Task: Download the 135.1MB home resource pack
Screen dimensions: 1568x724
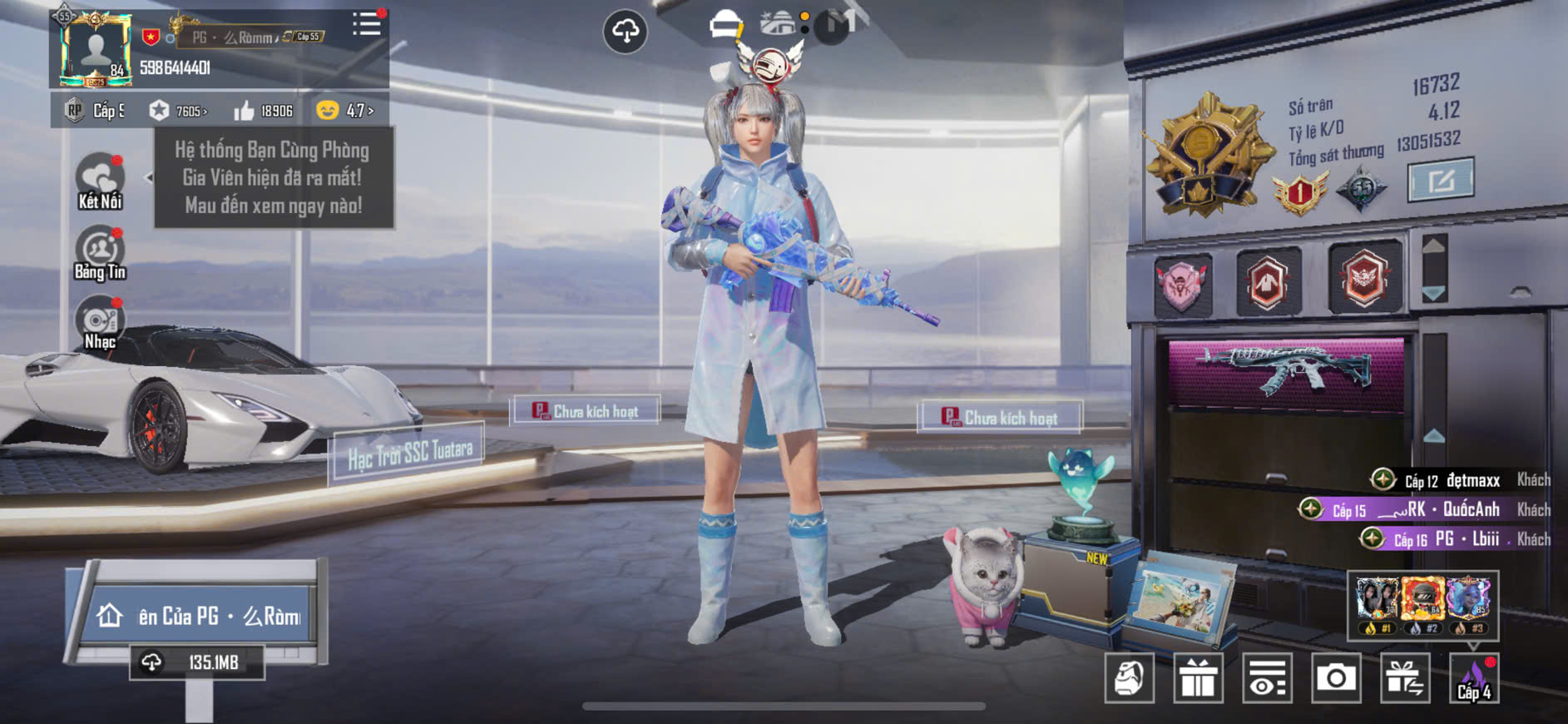Action: [x=197, y=662]
